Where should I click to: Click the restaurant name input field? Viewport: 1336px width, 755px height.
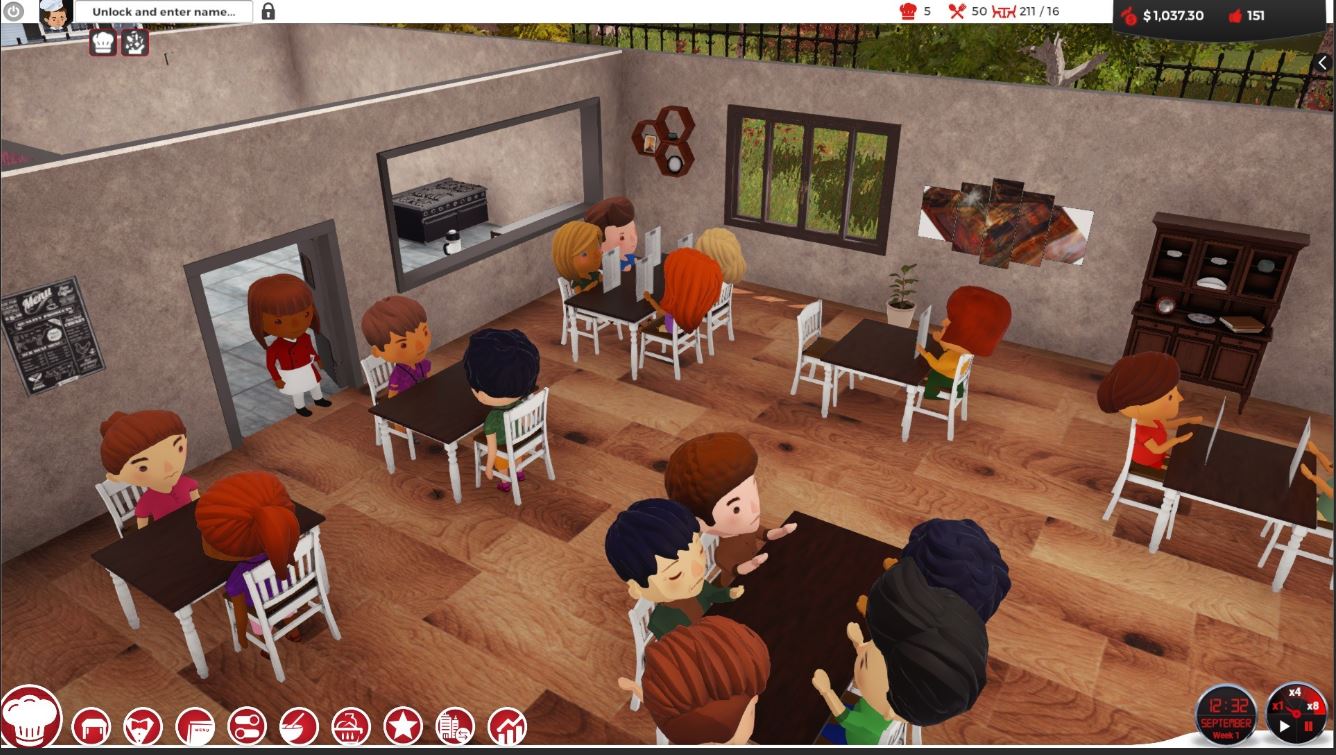tap(164, 12)
